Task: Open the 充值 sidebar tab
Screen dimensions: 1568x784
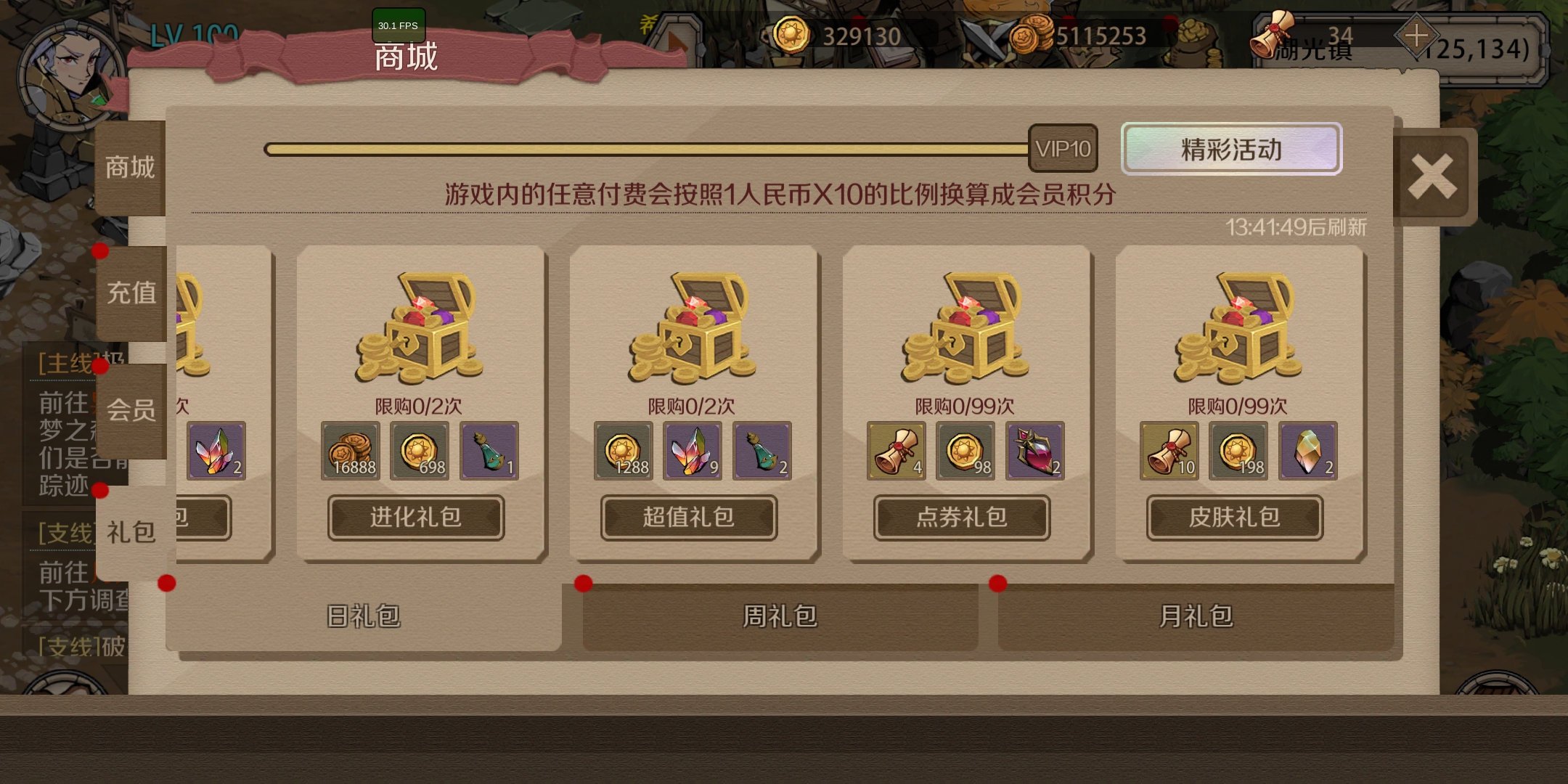Action: pos(131,292)
